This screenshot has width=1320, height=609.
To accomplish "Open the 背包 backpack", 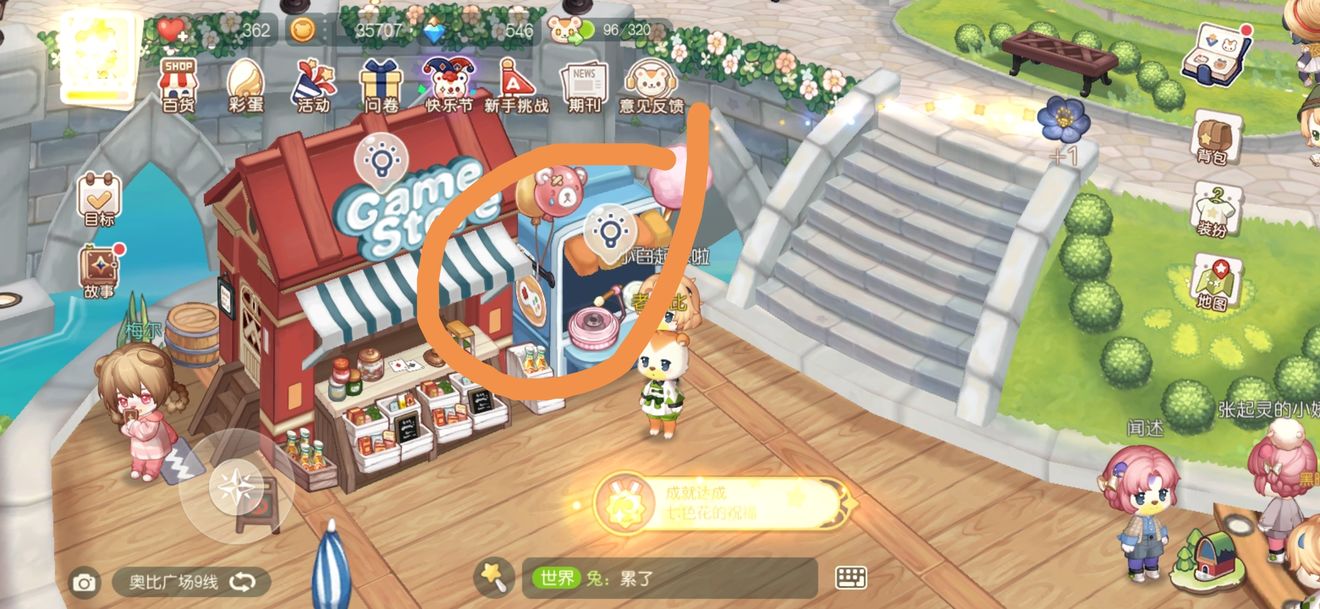I will [1212, 136].
